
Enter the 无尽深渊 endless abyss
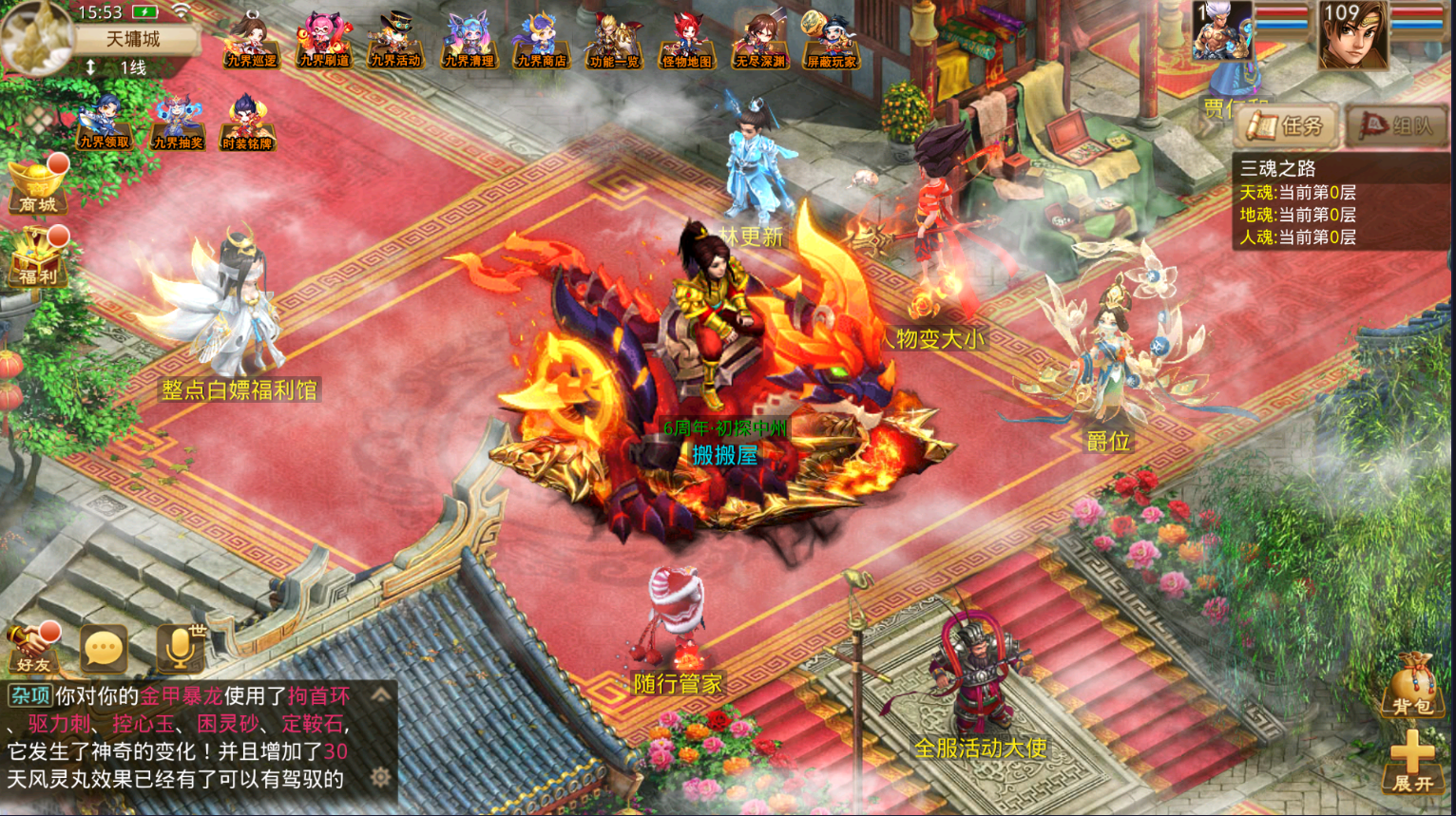[759, 40]
